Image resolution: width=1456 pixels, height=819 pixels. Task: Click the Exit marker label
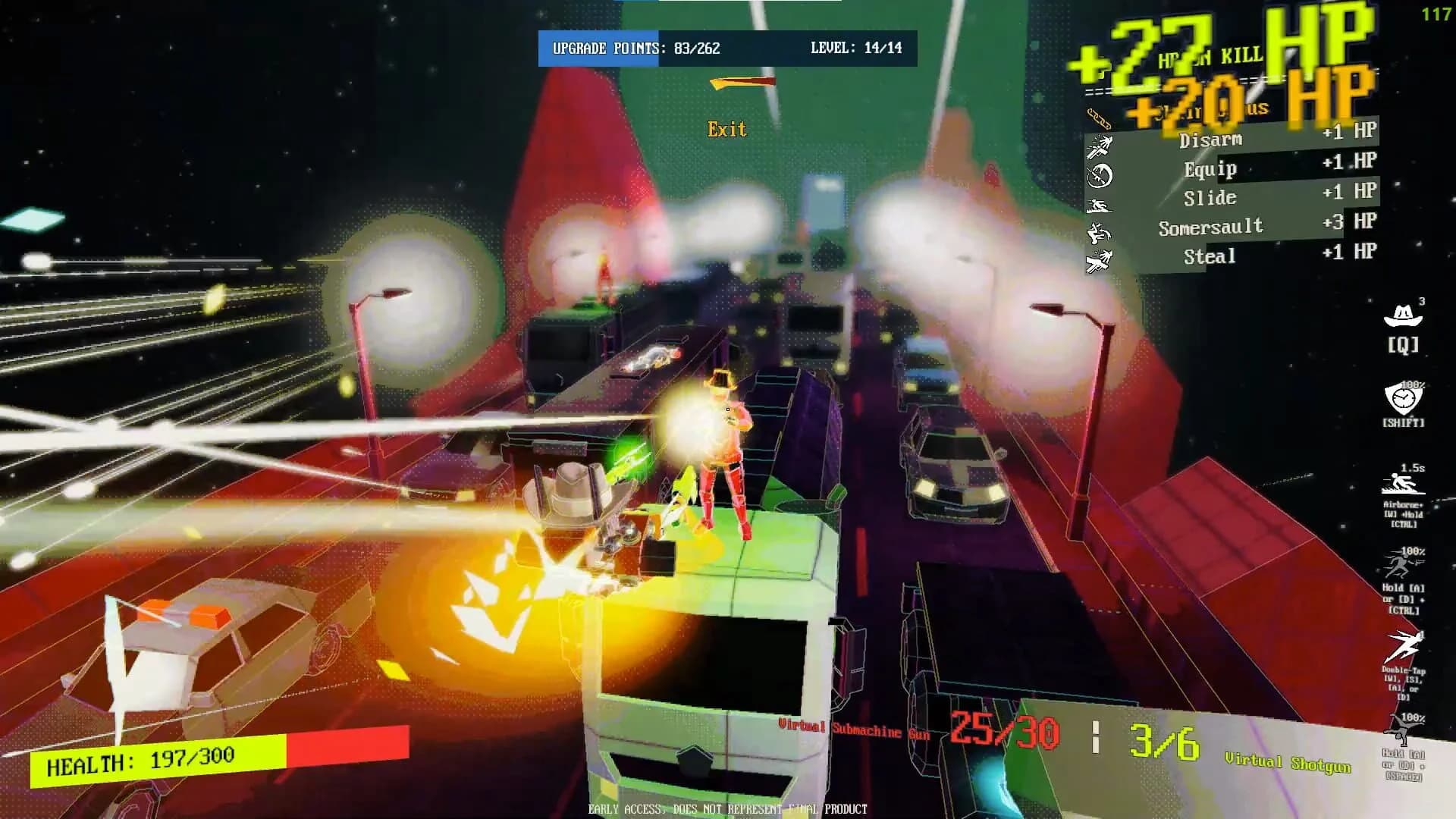click(x=727, y=130)
